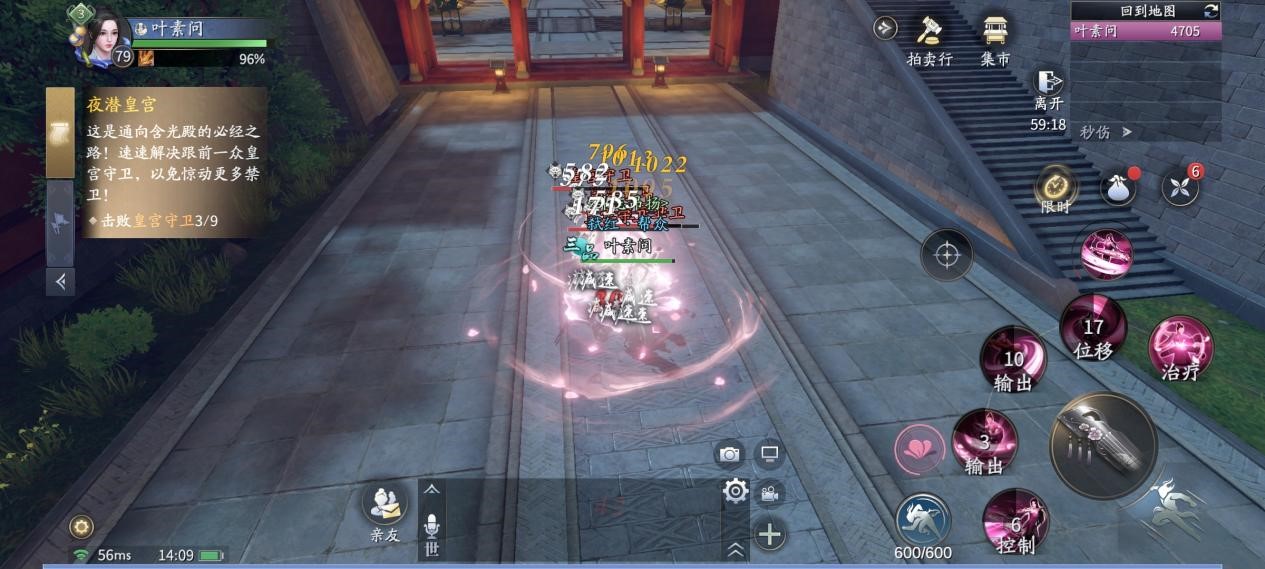Open the 限时 limited-time event icon
The height and width of the screenshot is (569, 1265).
[x=1055, y=186]
